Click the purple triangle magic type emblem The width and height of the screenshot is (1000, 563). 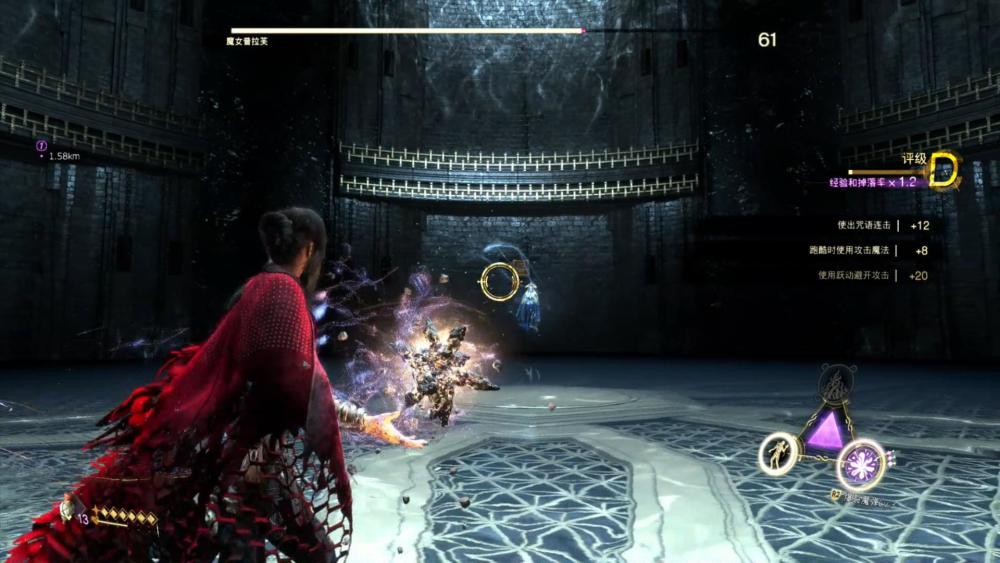click(x=826, y=432)
